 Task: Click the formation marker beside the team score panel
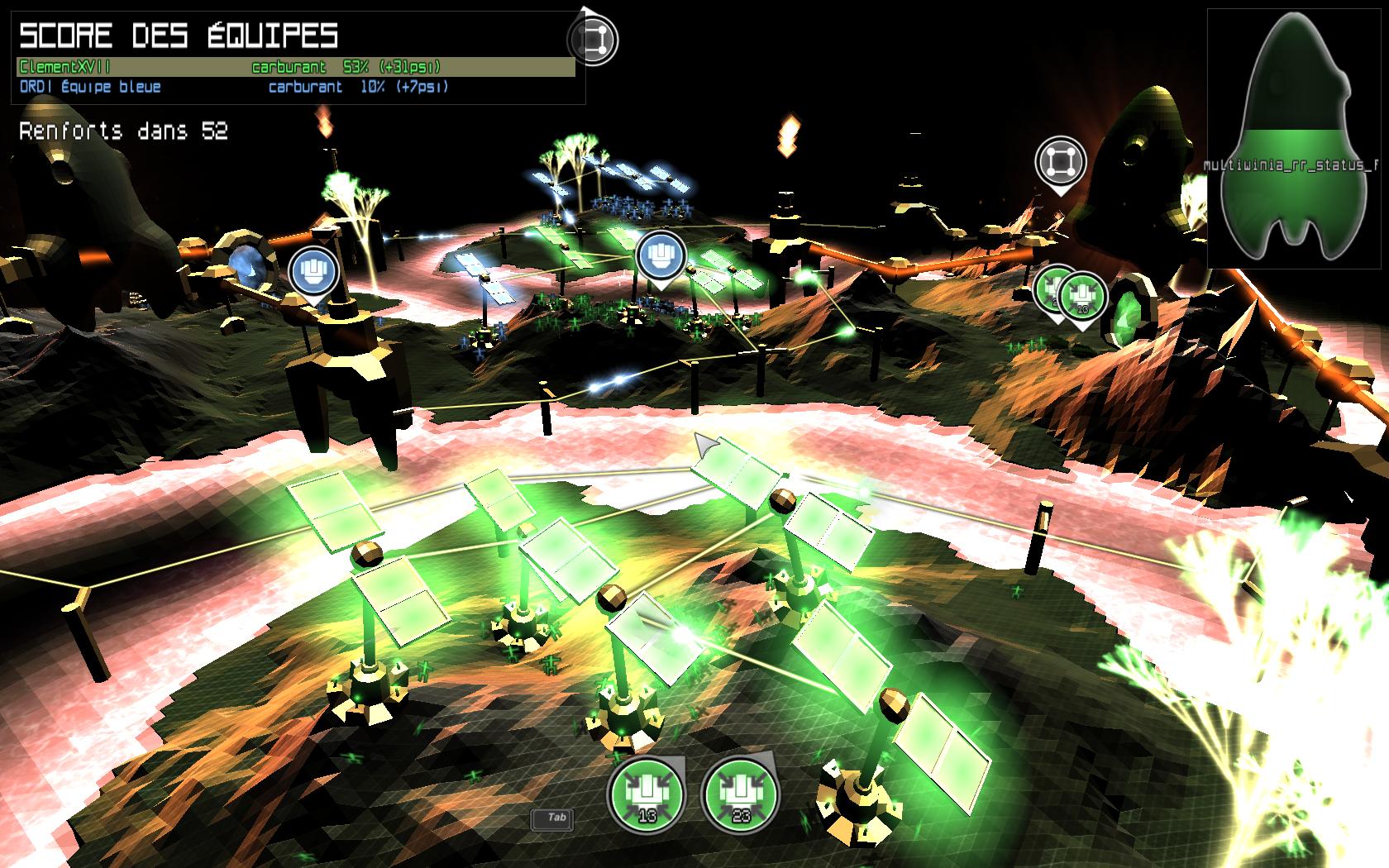(593, 38)
